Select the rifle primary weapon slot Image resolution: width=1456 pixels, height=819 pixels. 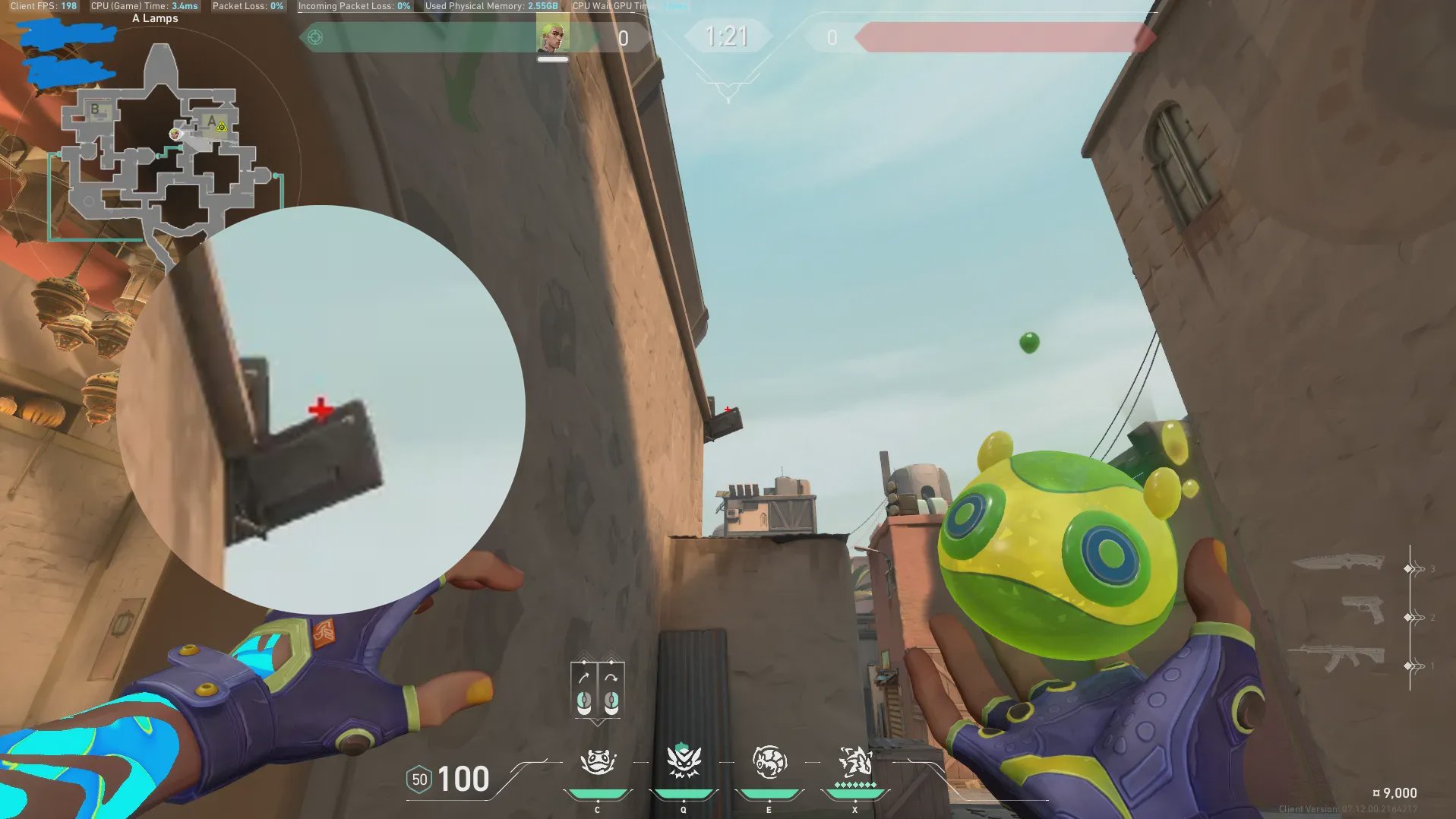tap(1337, 657)
